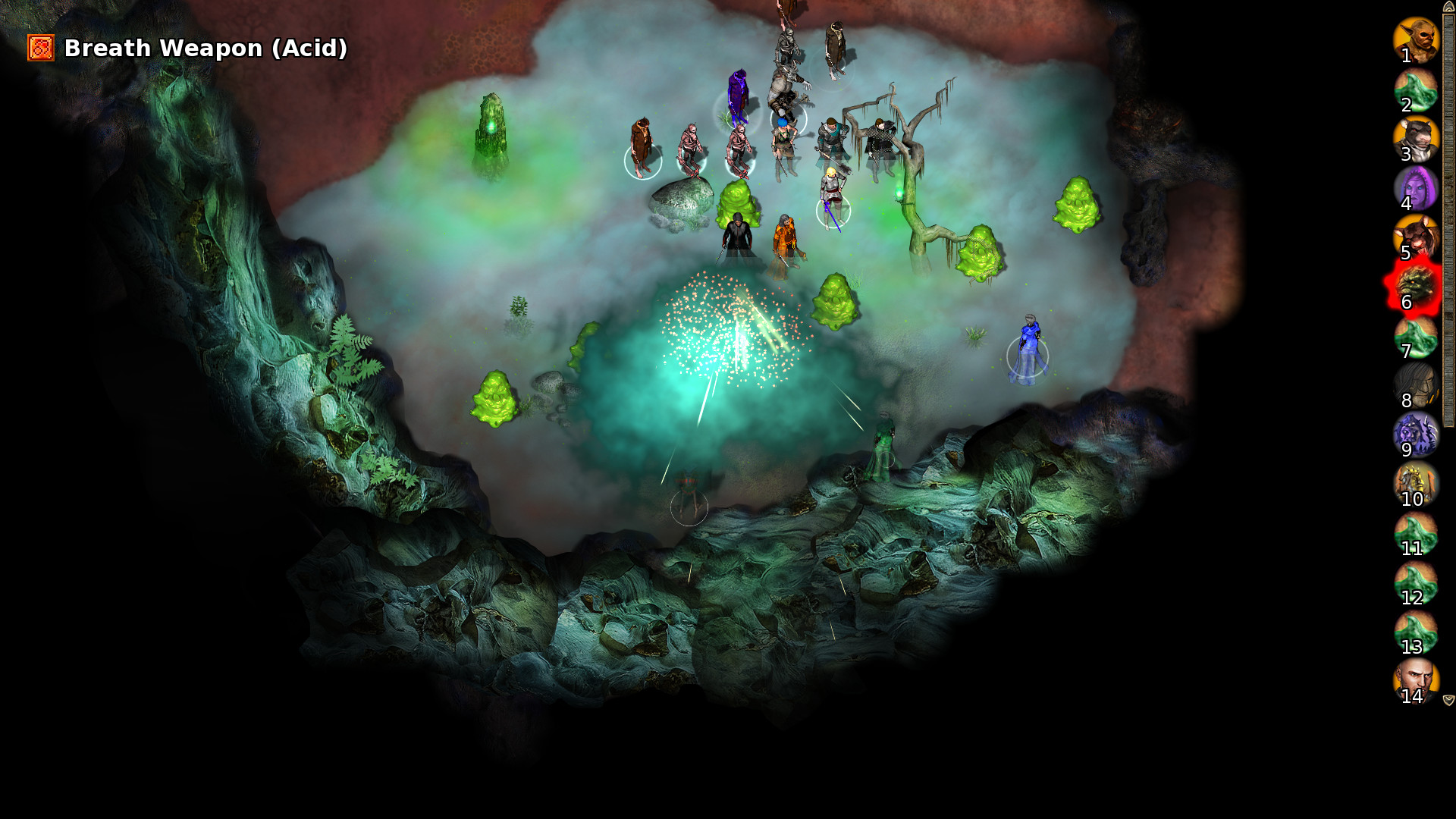1456x819 pixels.
Task: Select the ogre portrait numbered 1
Action: pos(1417,42)
